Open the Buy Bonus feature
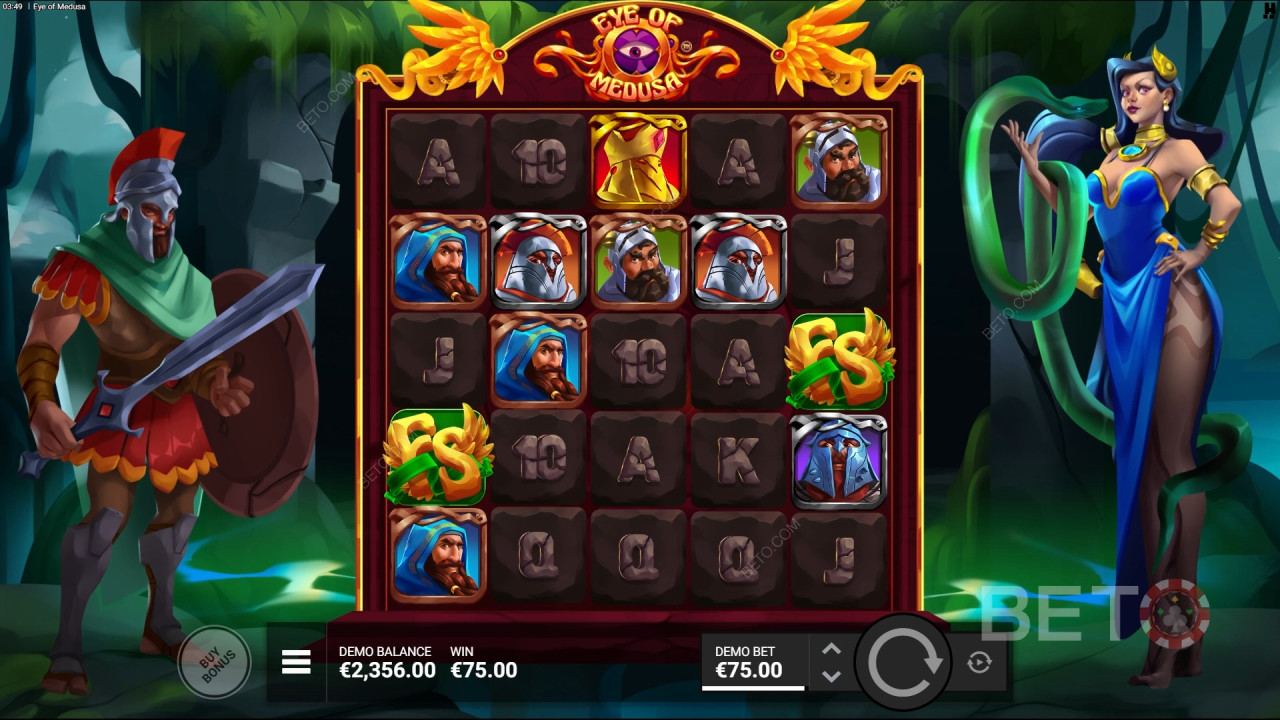 pyautogui.click(x=216, y=661)
